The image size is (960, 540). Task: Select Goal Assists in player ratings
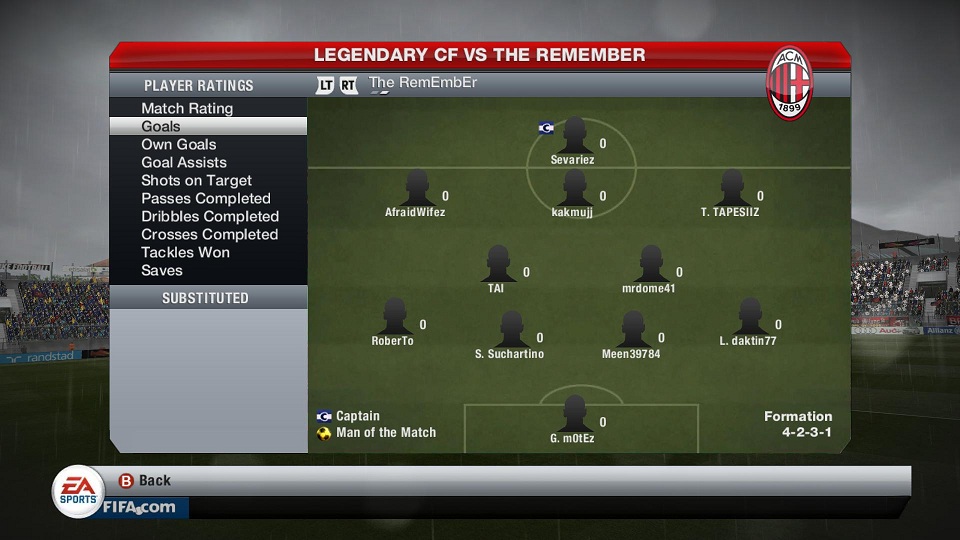pos(184,162)
